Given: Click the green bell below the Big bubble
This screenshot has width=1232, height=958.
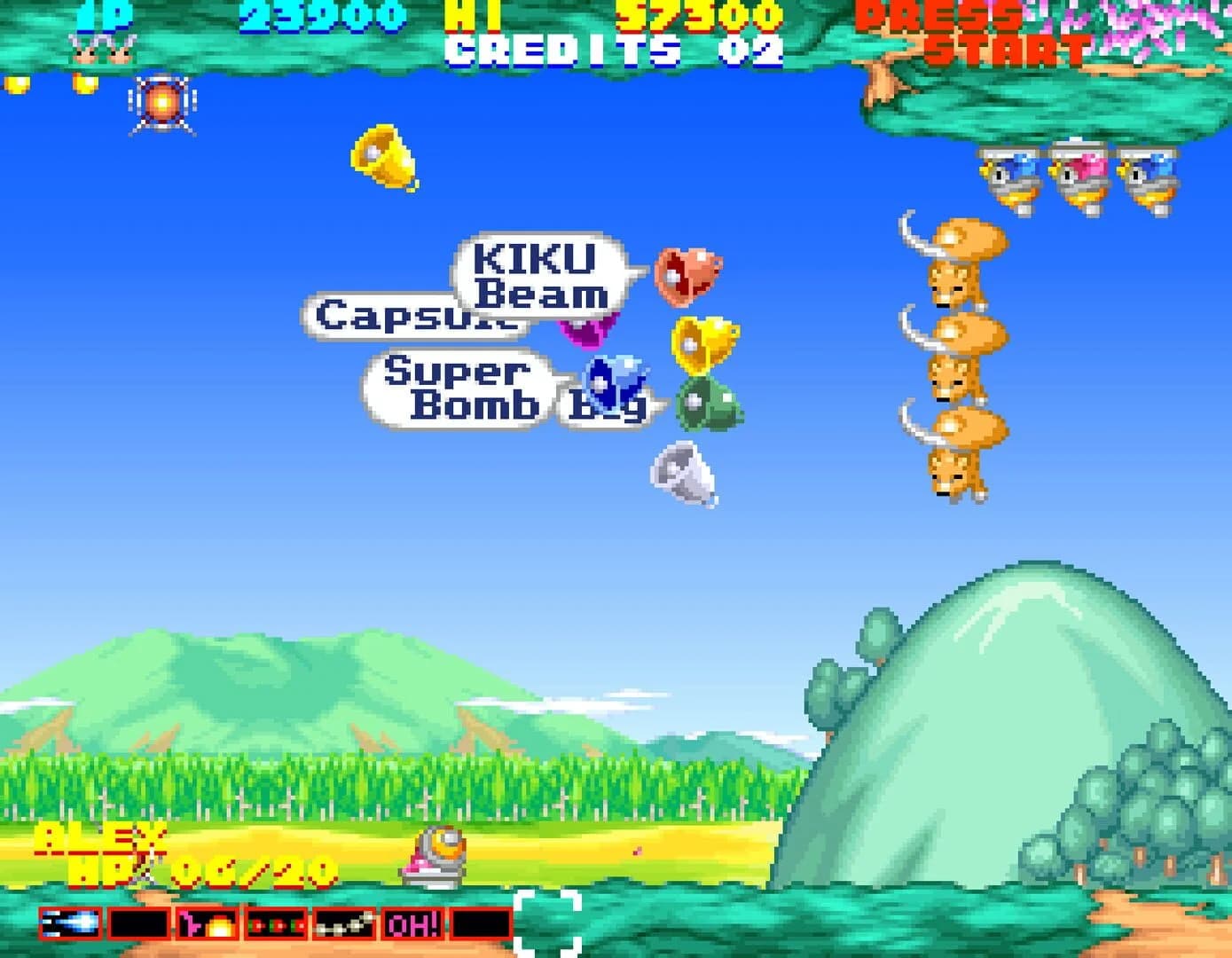Looking at the screenshot, I should [x=705, y=407].
